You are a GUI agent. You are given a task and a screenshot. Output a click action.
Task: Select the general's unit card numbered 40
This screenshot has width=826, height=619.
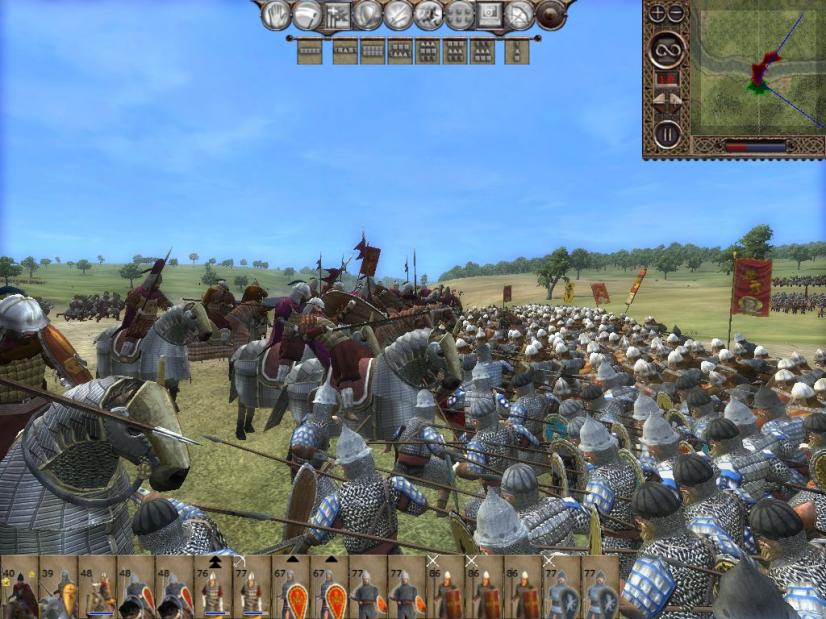pyautogui.click(x=19, y=592)
